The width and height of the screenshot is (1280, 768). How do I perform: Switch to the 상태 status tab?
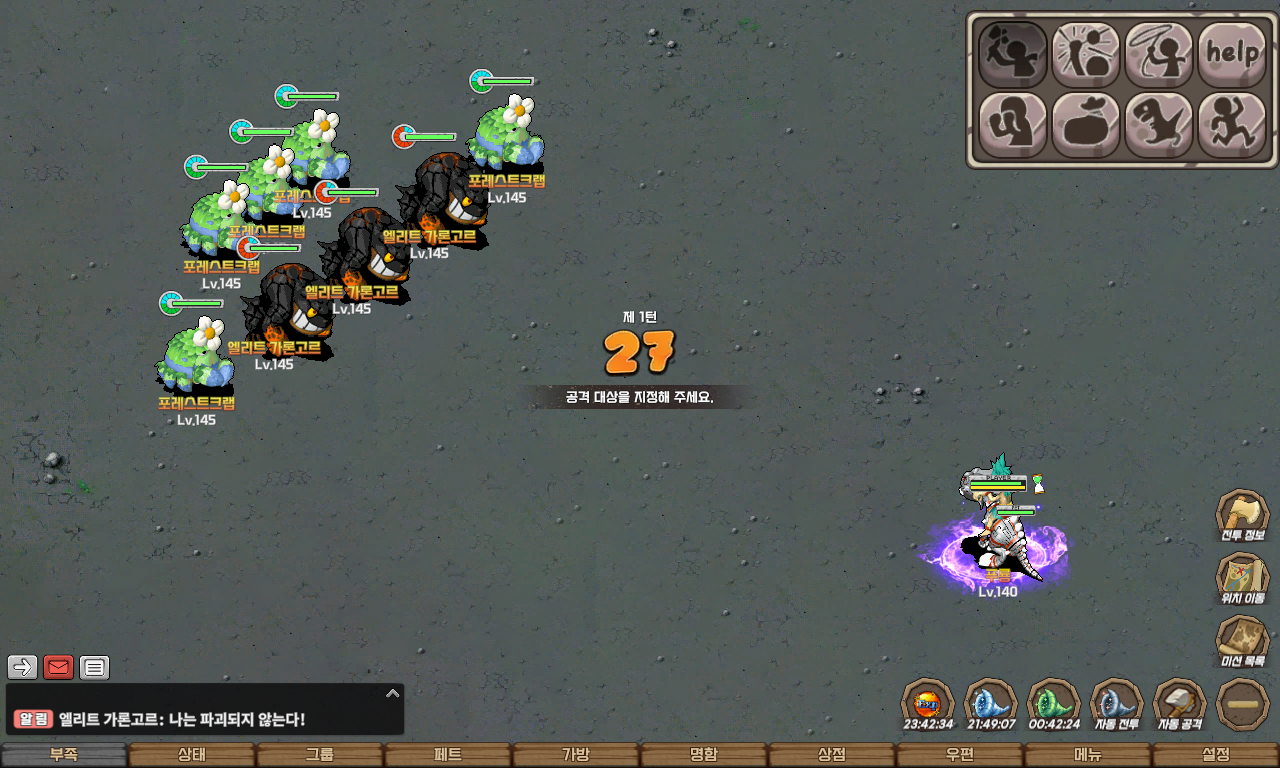[192, 755]
